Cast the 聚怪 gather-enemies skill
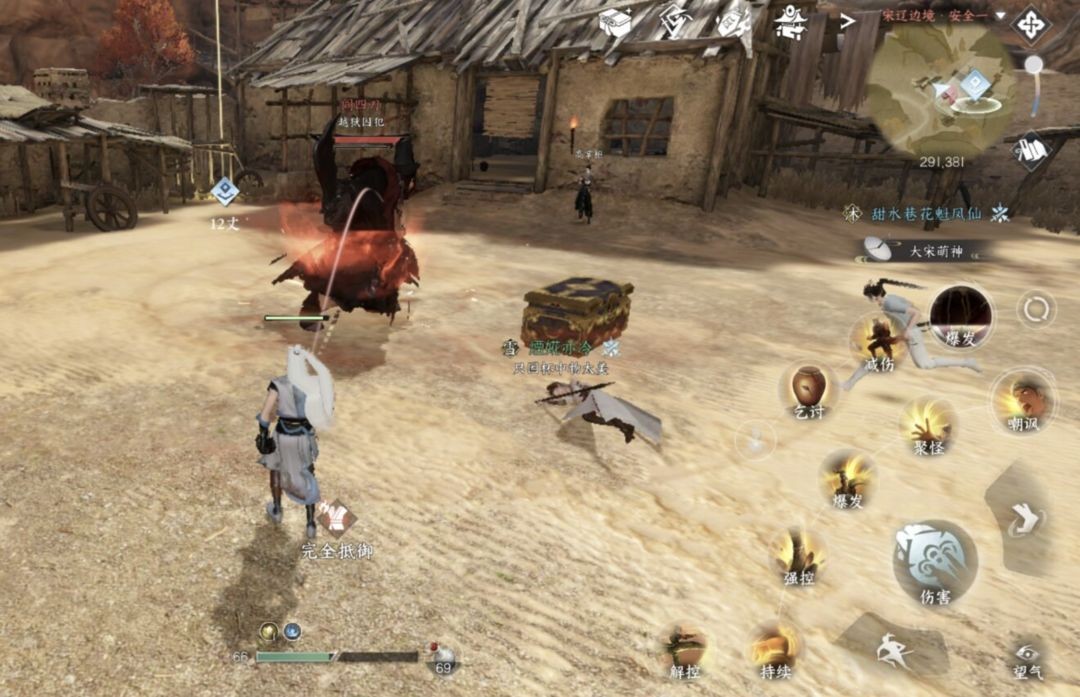Viewport: 1080px width, 697px height. click(928, 424)
